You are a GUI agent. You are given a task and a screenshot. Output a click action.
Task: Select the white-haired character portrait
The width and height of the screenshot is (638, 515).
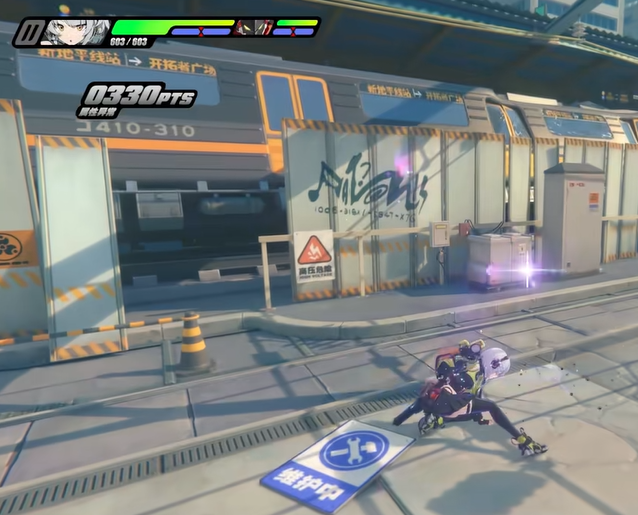point(75,30)
